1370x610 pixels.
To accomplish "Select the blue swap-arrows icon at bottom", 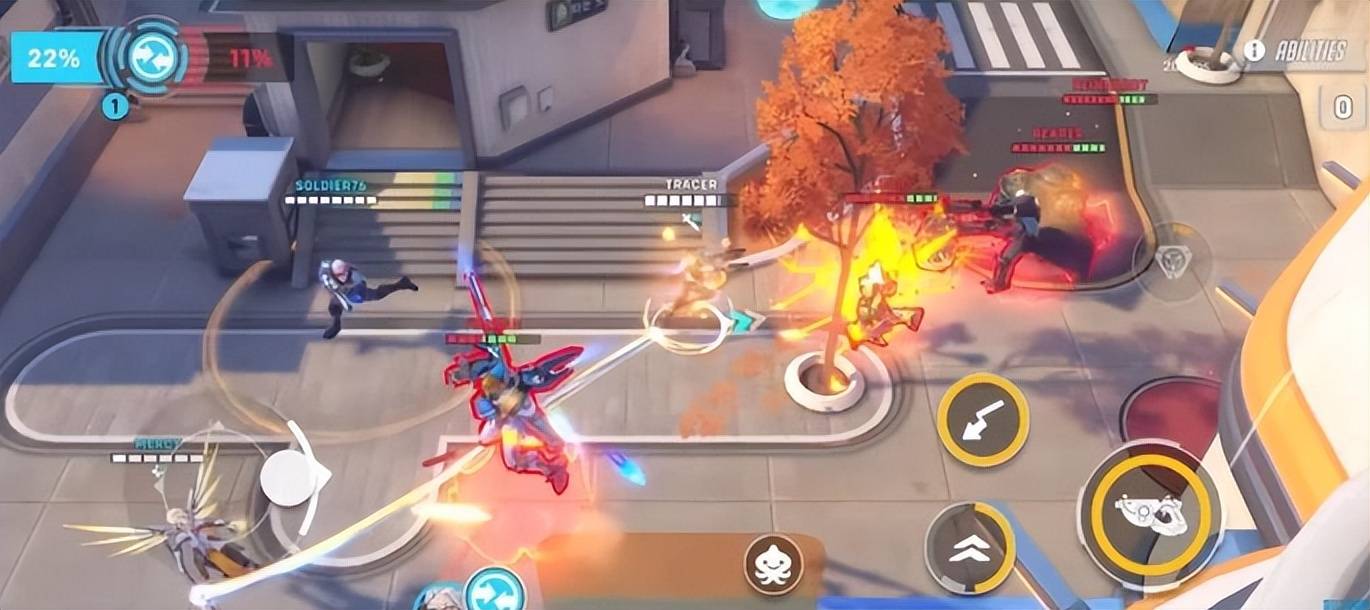I will (495, 590).
